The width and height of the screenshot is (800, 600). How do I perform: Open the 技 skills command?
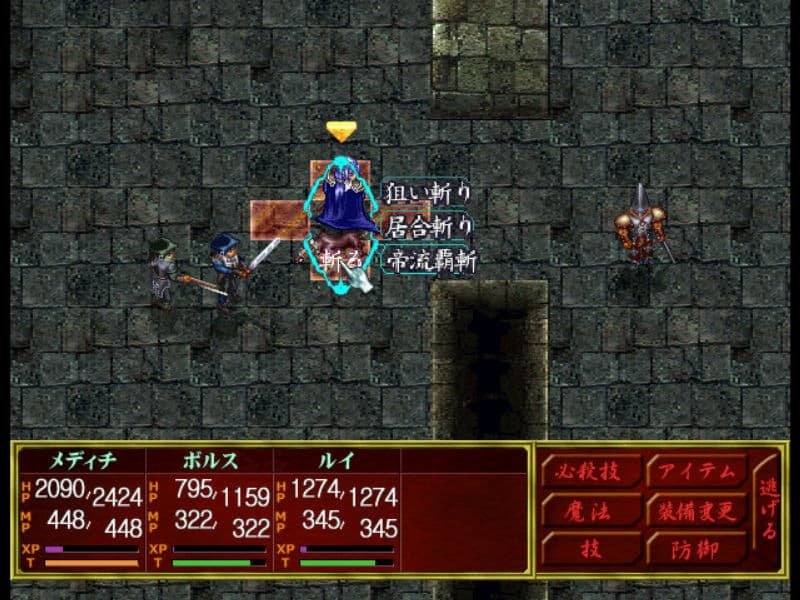(x=590, y=549)
